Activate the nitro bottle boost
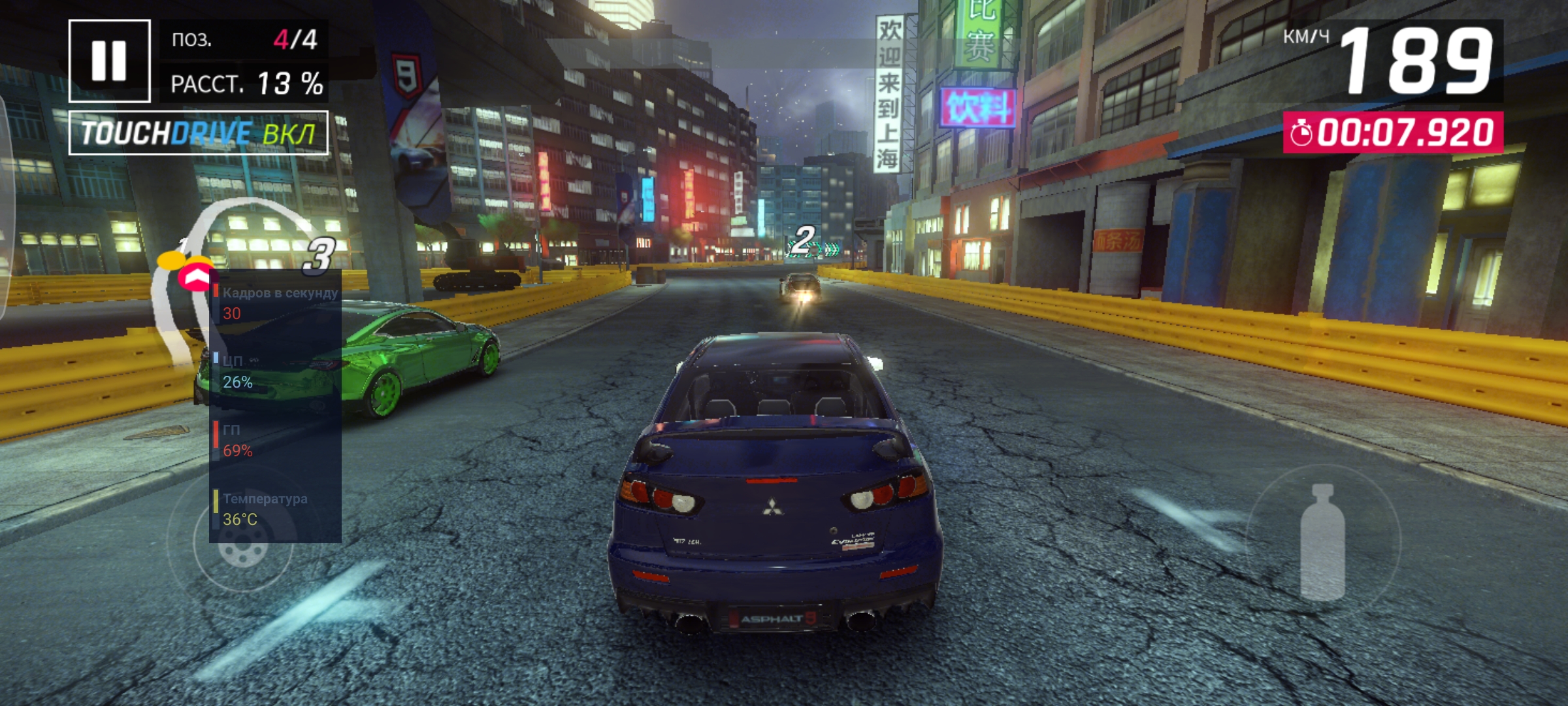Screen dimensions: 1568x706 coord(1323,541)
